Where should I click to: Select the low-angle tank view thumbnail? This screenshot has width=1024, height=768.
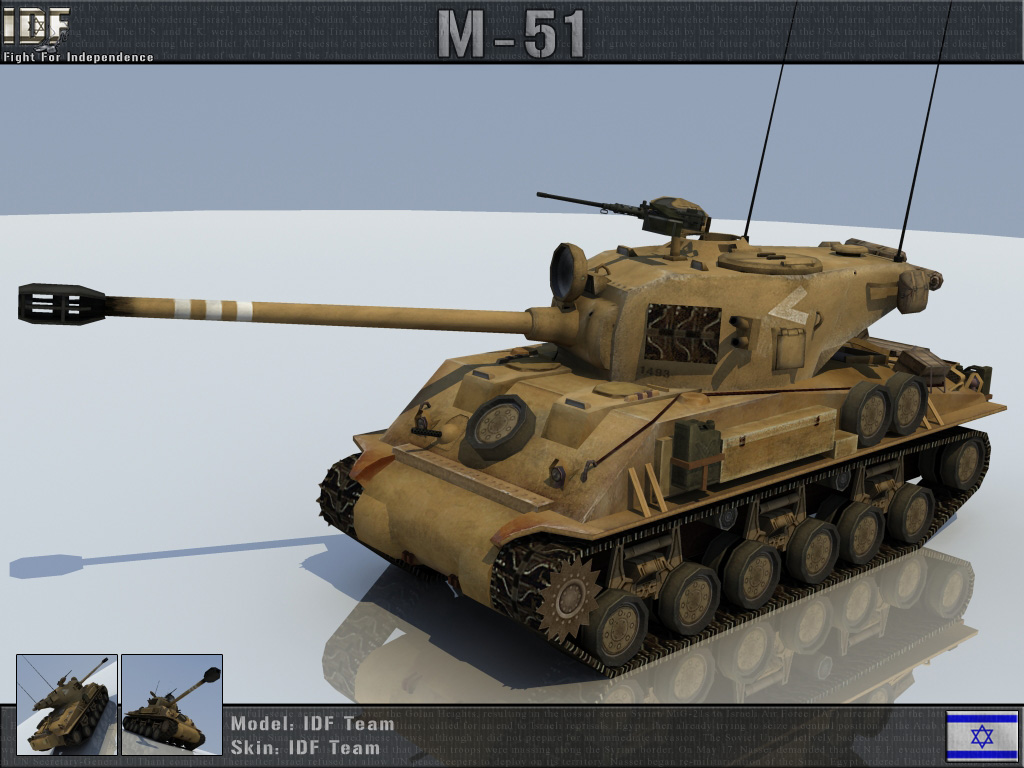point(171,703)
